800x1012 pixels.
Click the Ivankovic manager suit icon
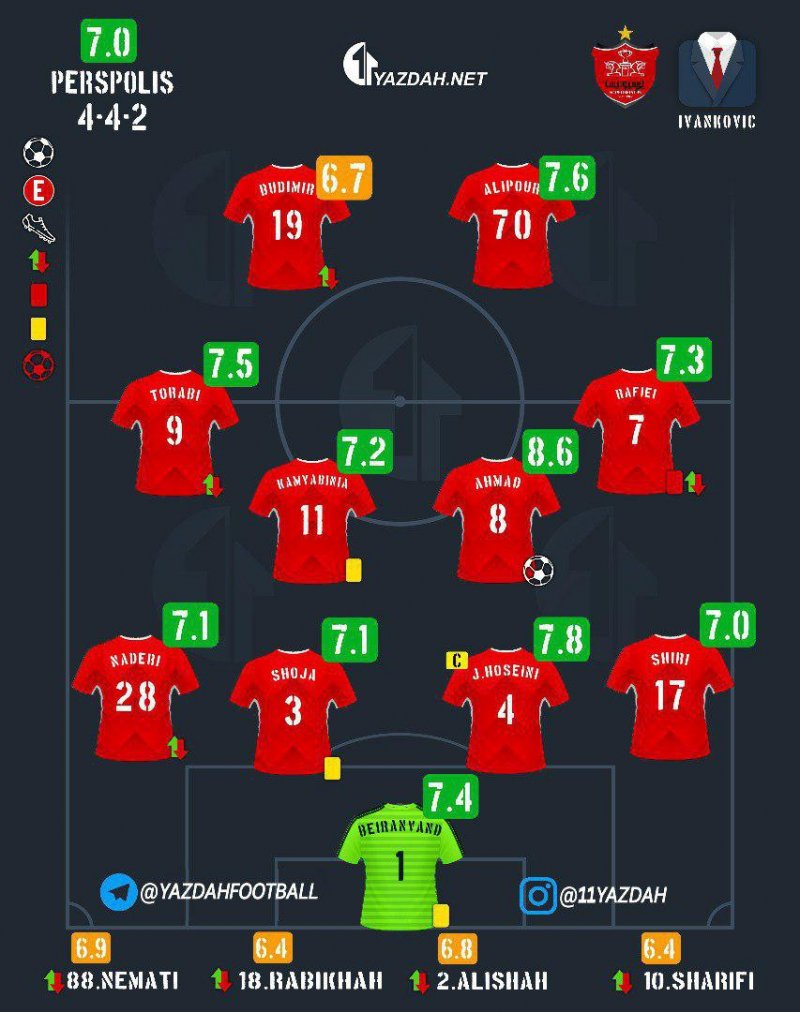point(716,73)
